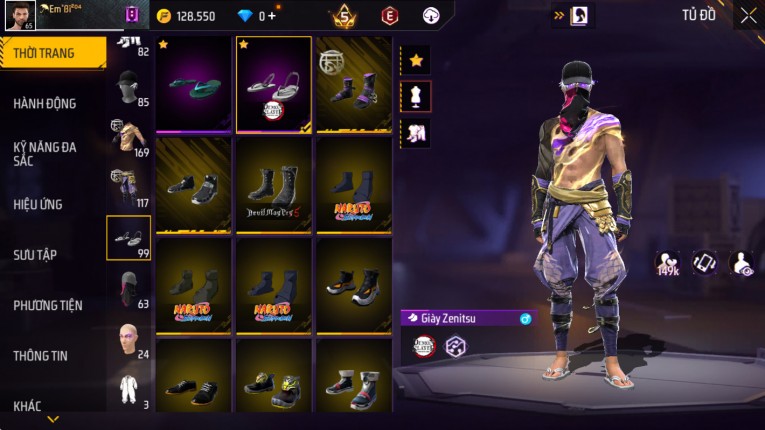This screenshot has height=430, width=765.
Task: Switch to the Hành Động section
Action: point(45,103)
